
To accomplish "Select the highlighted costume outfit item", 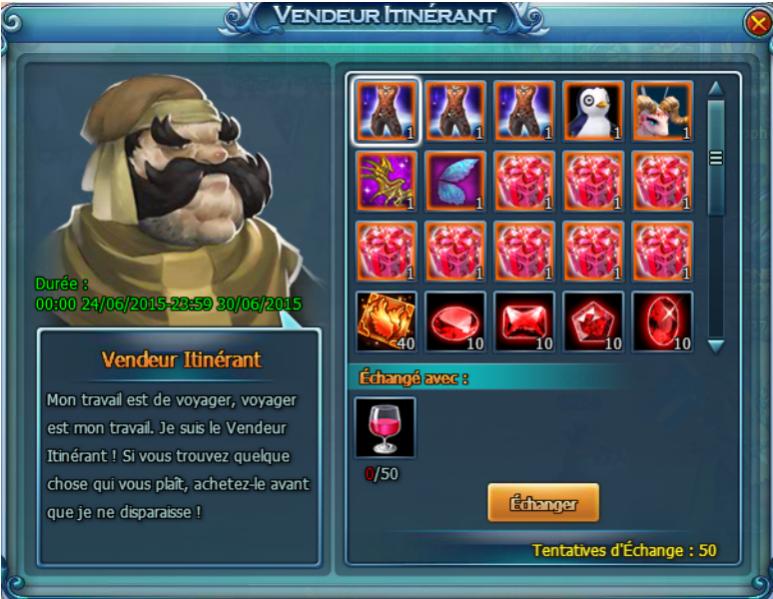I will click(x=387, y=111).
